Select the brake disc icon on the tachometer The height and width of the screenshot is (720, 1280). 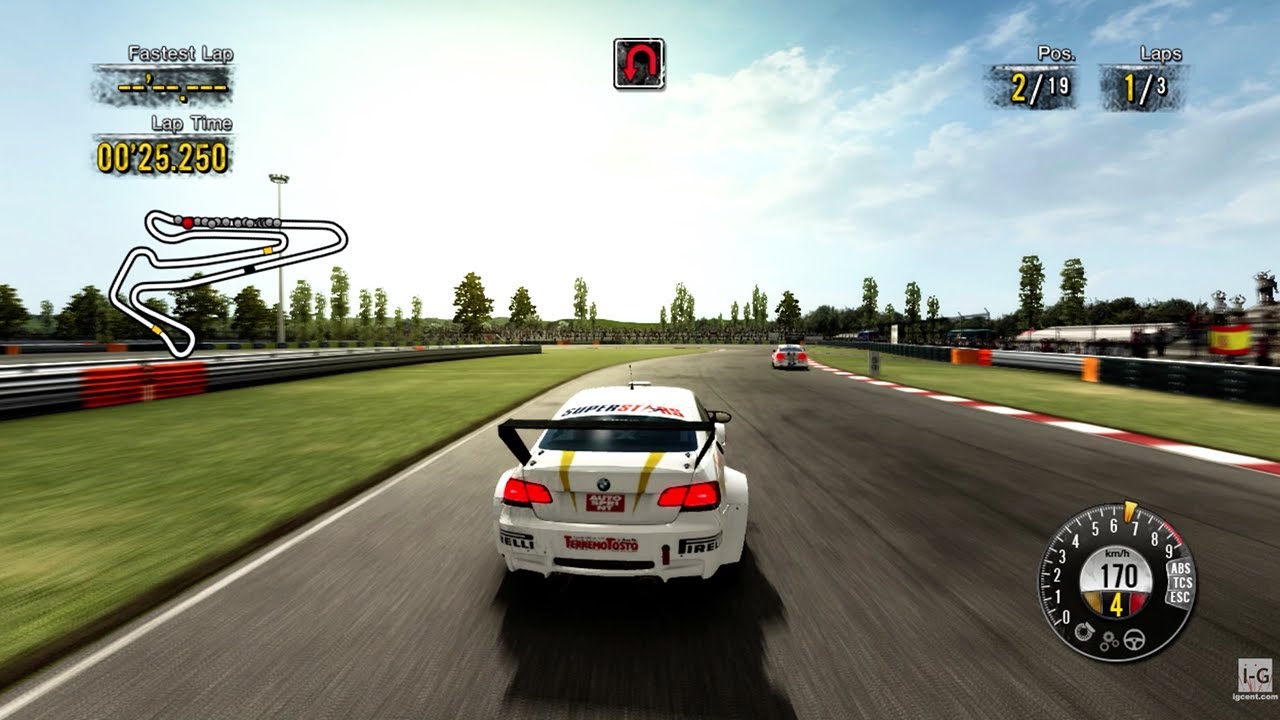(1084, 631)
